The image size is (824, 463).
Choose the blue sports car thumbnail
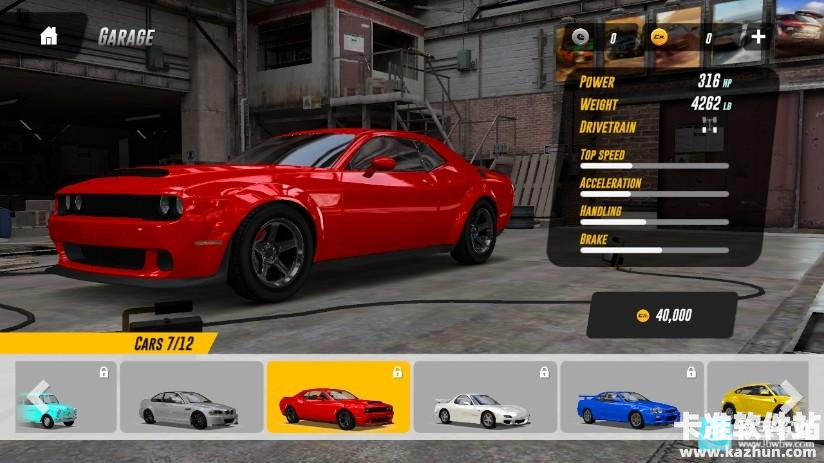631,397
